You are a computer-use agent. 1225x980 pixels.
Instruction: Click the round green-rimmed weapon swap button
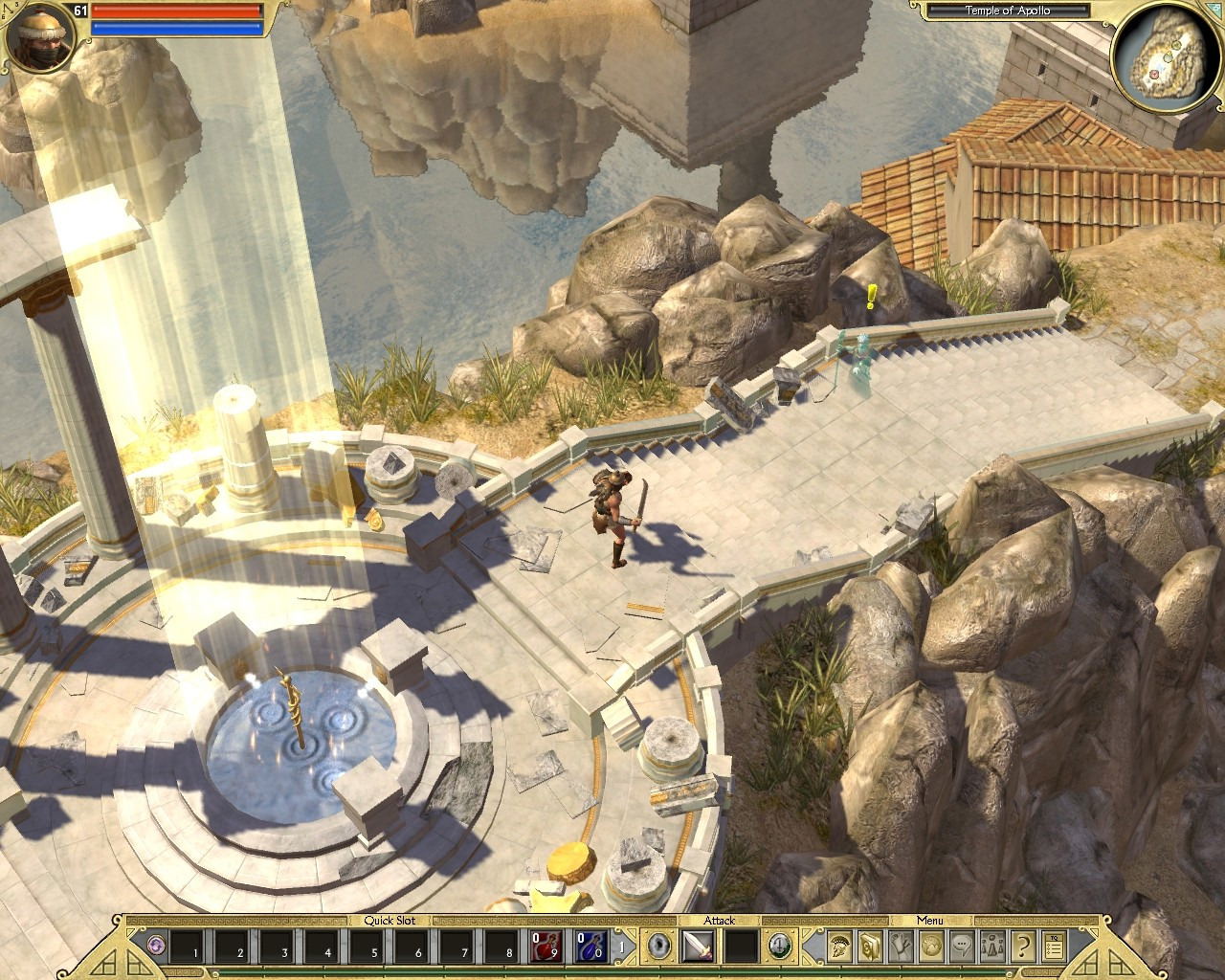[x=780, y=946]
